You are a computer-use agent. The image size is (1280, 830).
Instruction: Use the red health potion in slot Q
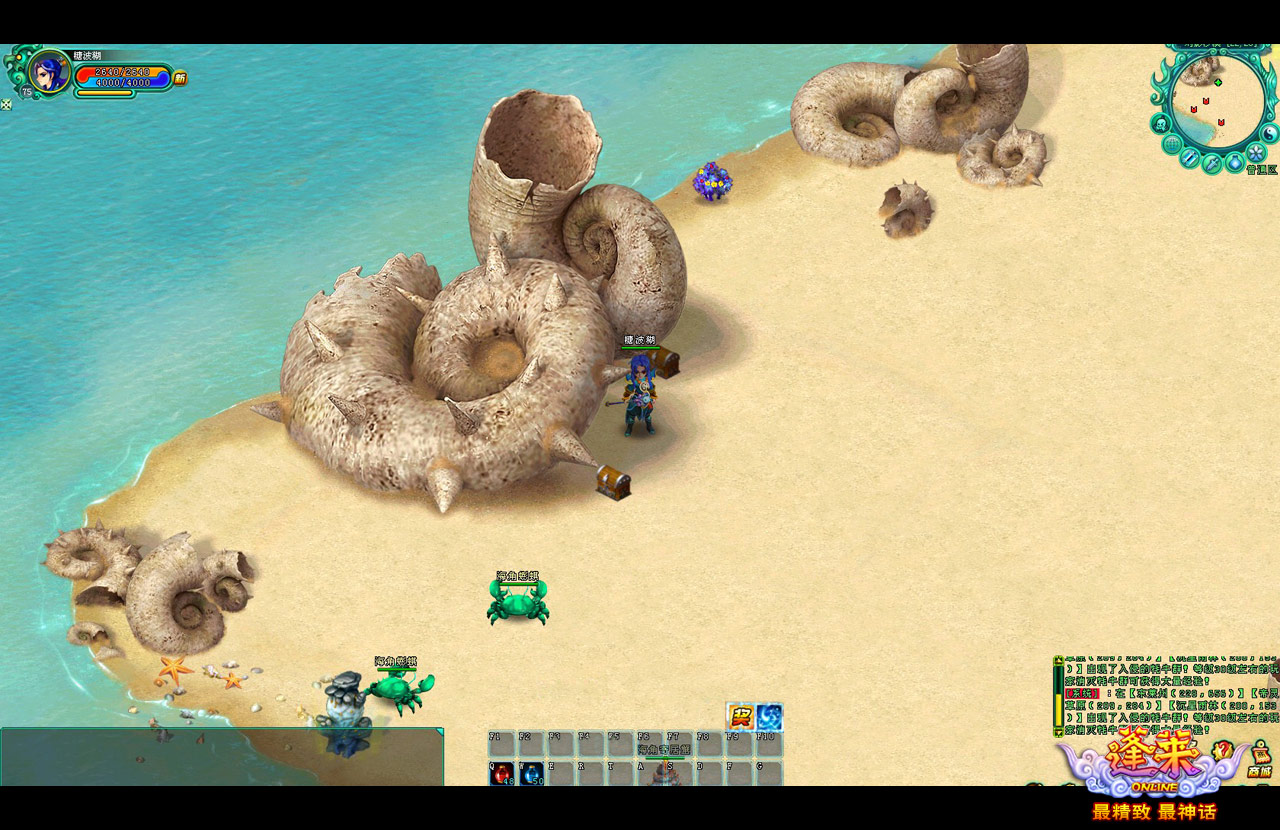click(501, 773)
